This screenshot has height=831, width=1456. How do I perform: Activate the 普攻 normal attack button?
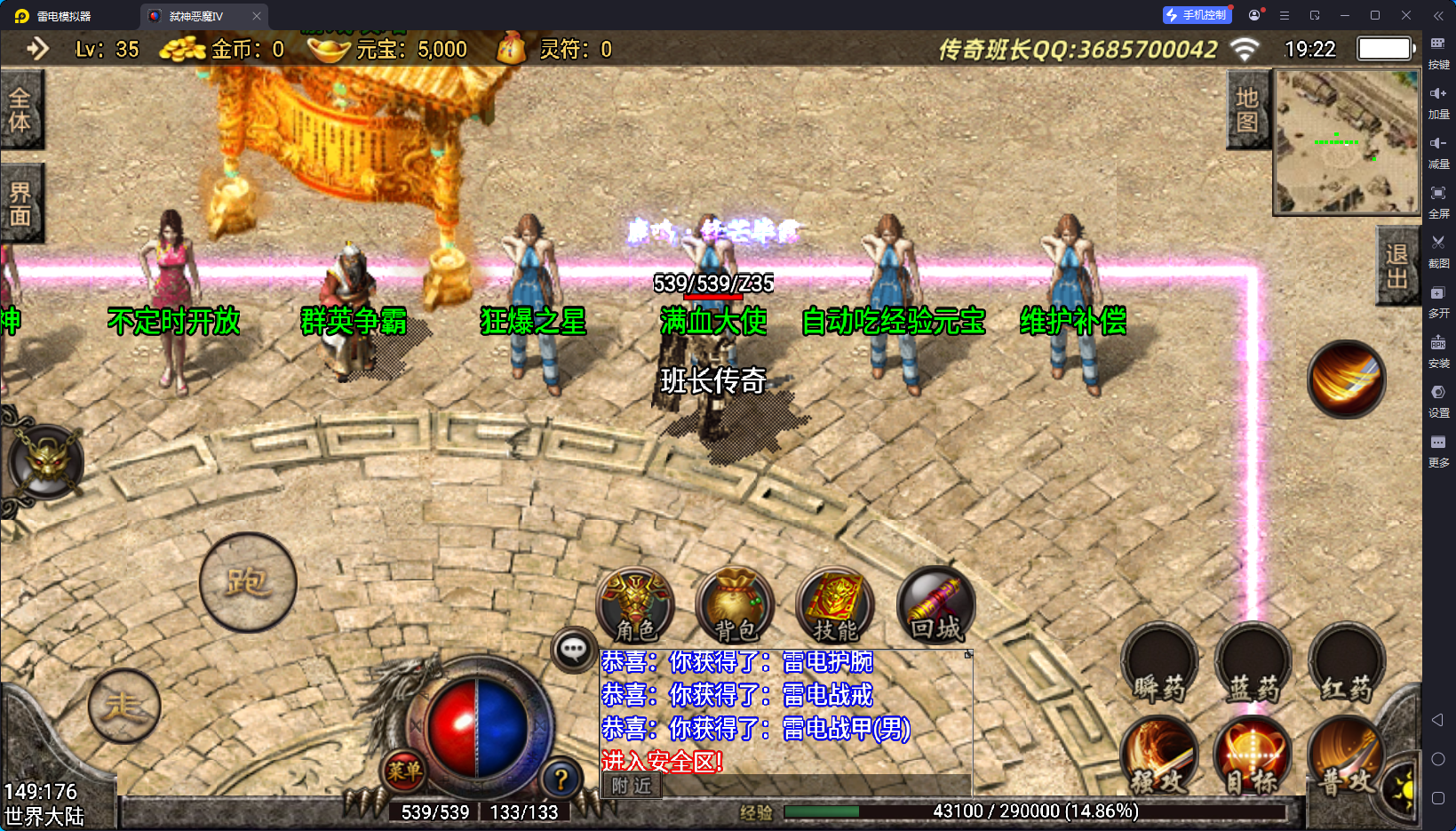click(x=1345, y=757)
